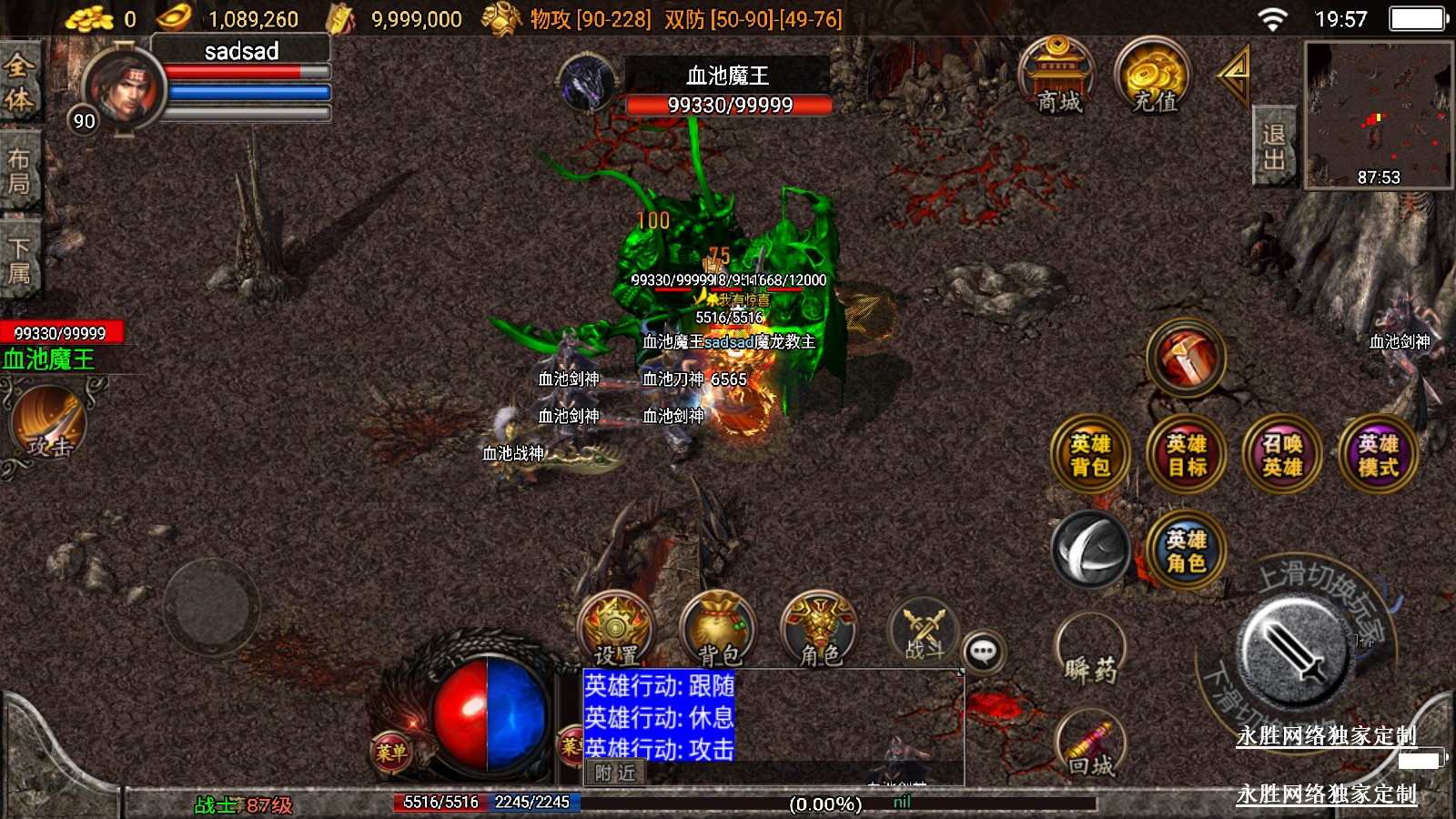This screenshot has width=1456, height=819.
Task: Select the 布局 tab
Action: (x=19, y=171)
